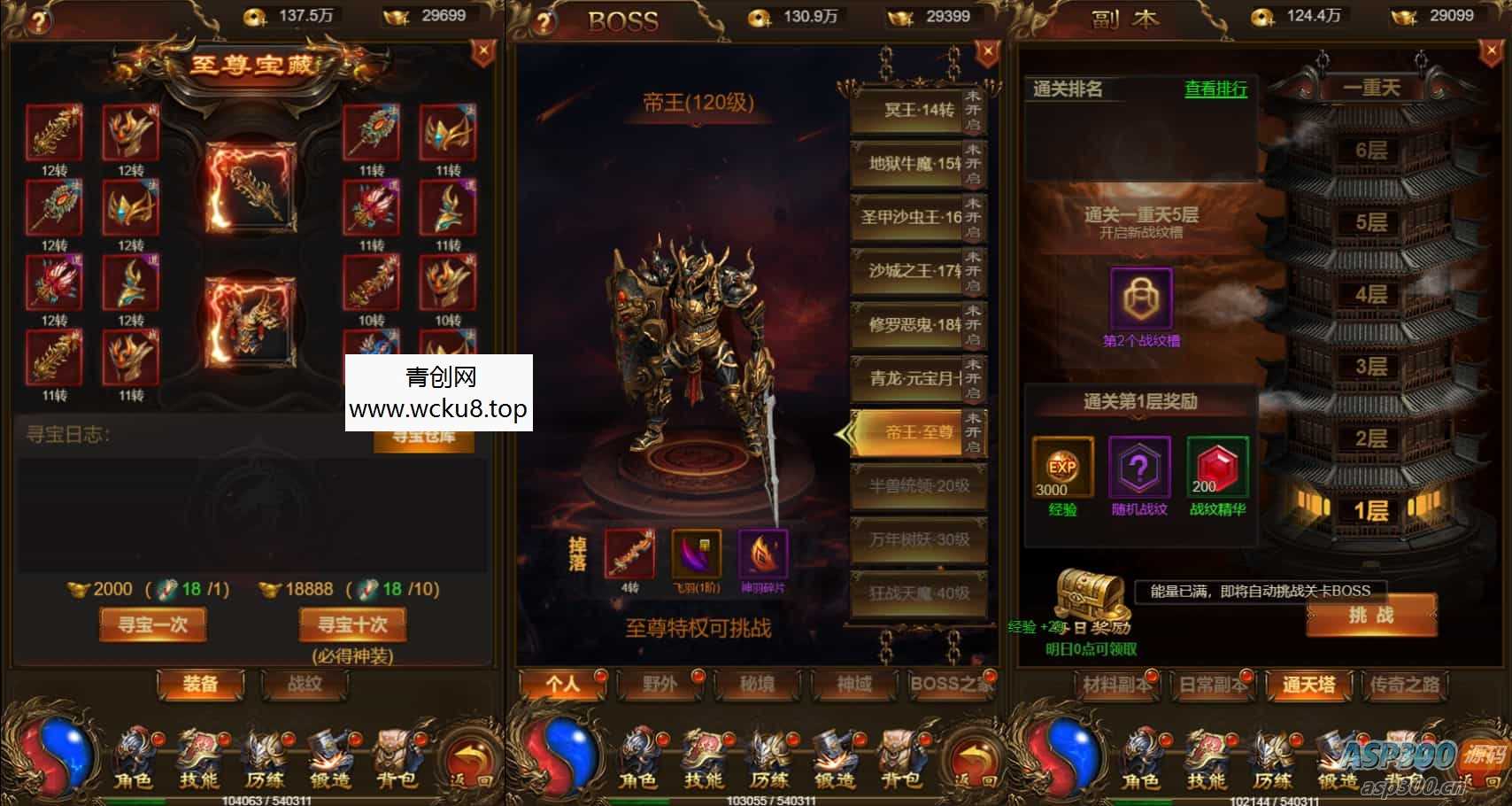Switch to the BOSS之家 tab

(948, 686)
